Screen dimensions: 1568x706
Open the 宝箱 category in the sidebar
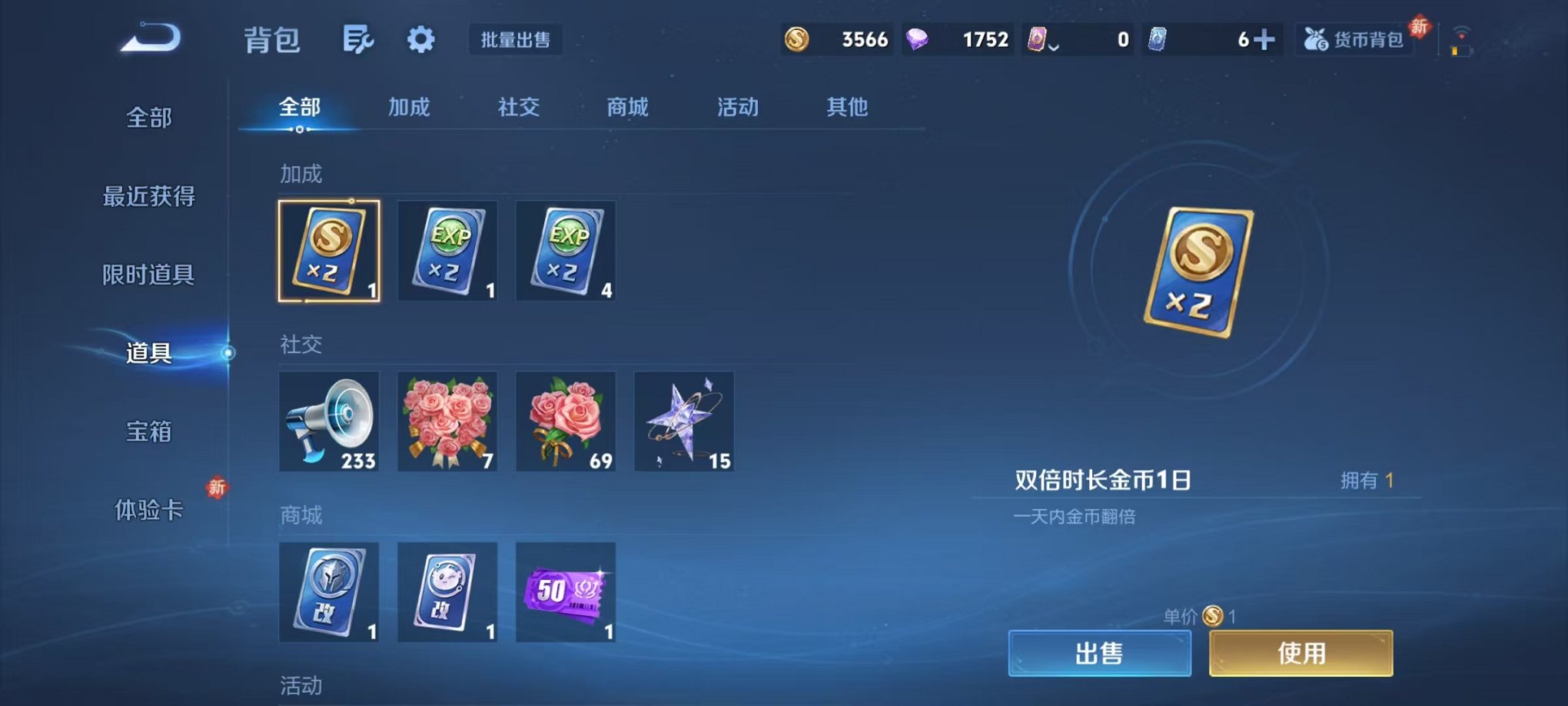[148, 433]
